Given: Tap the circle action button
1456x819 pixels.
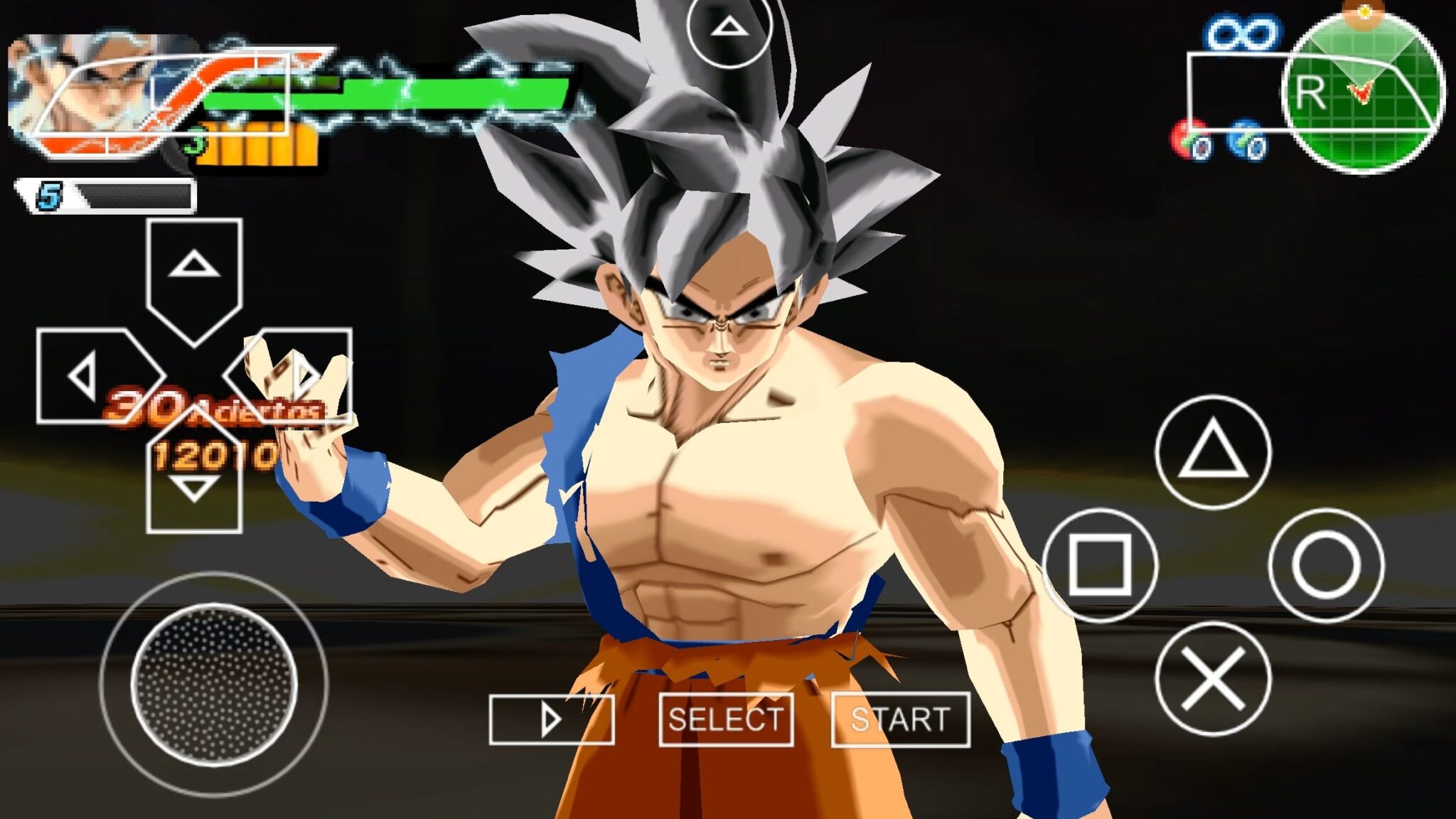Looking at the screenshot, I should (1326, 565).
